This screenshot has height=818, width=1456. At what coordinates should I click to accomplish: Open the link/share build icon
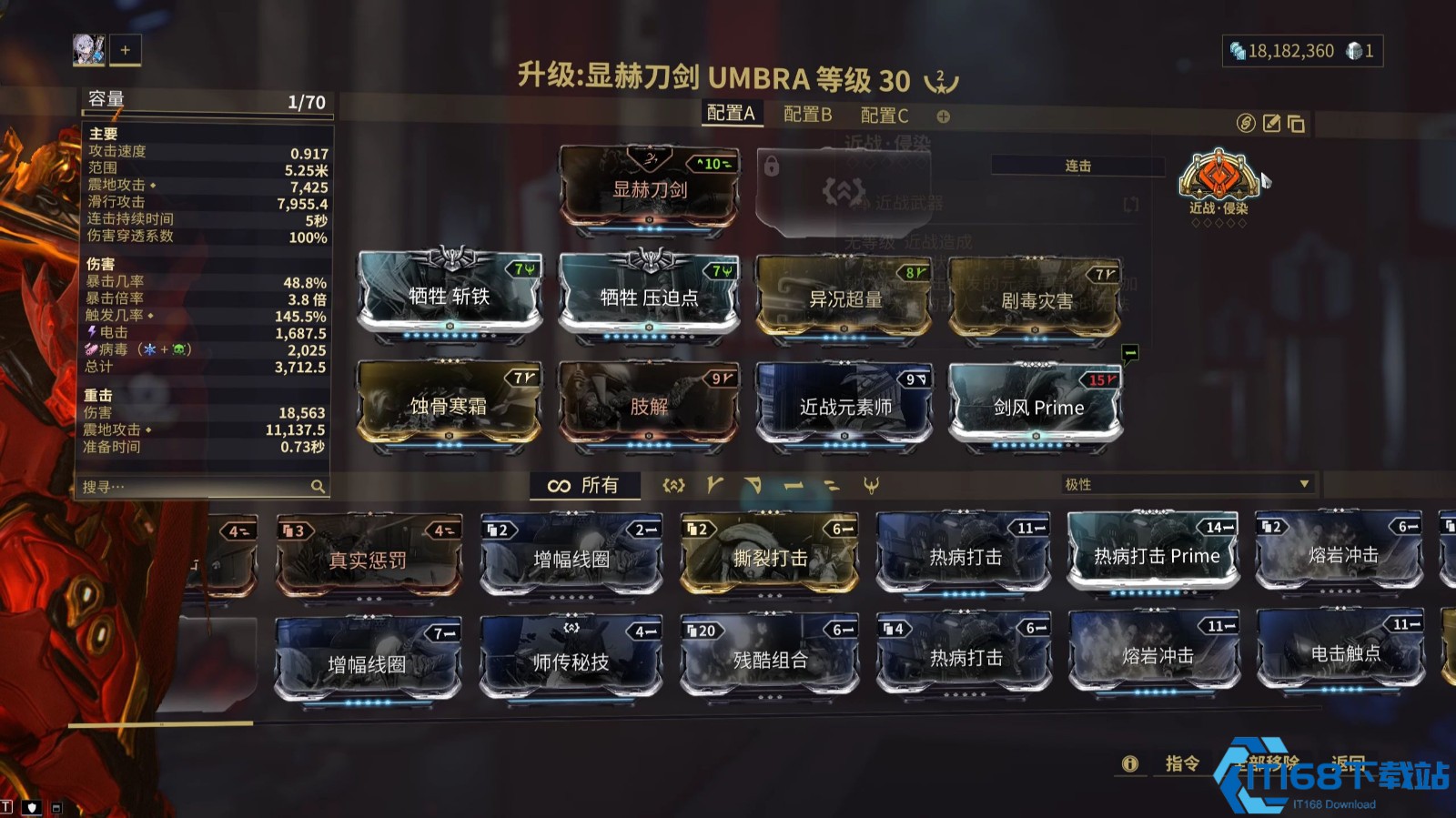point(1247,123)
